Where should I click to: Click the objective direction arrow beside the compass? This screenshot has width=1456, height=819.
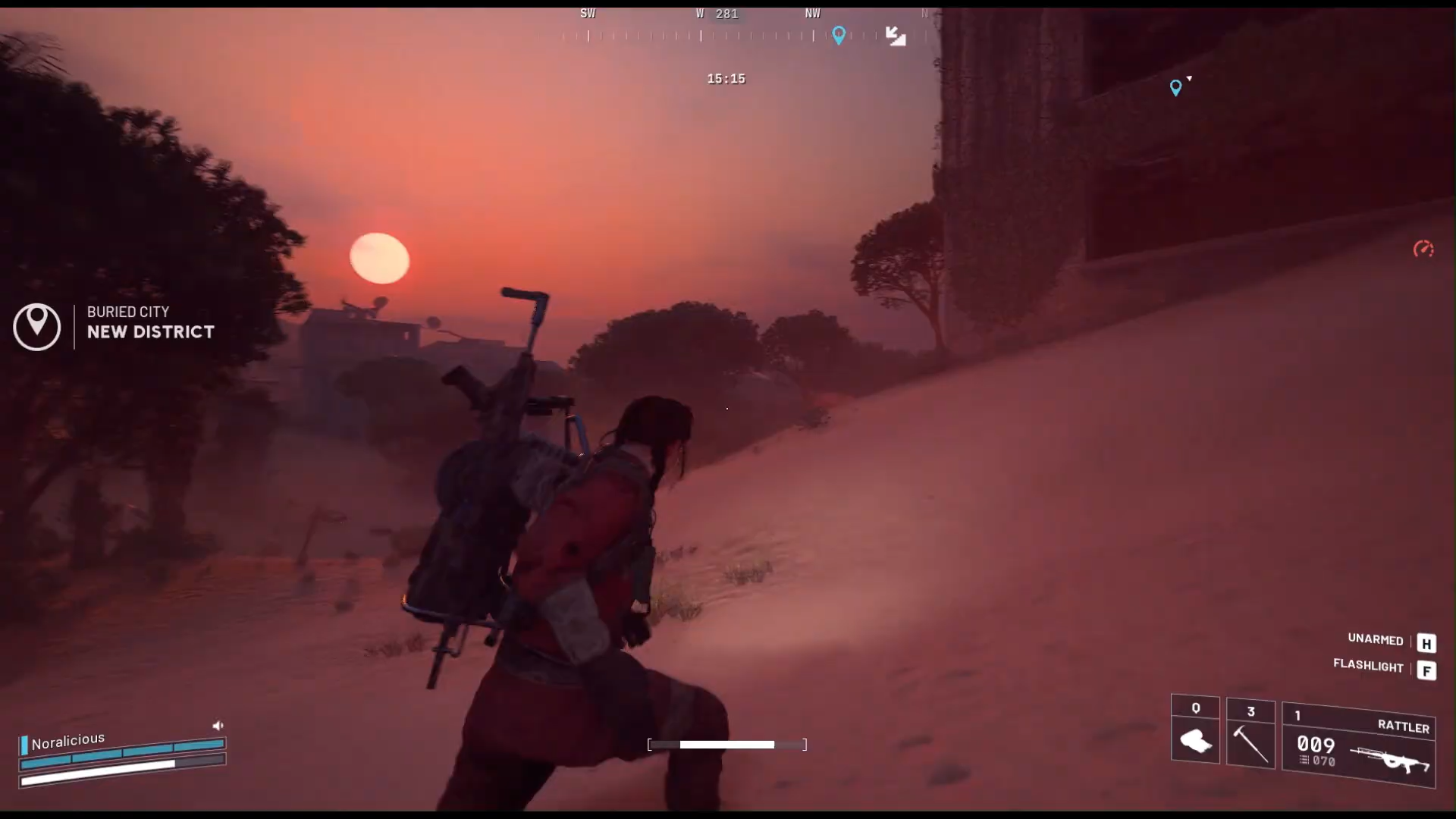click(896, 36)
